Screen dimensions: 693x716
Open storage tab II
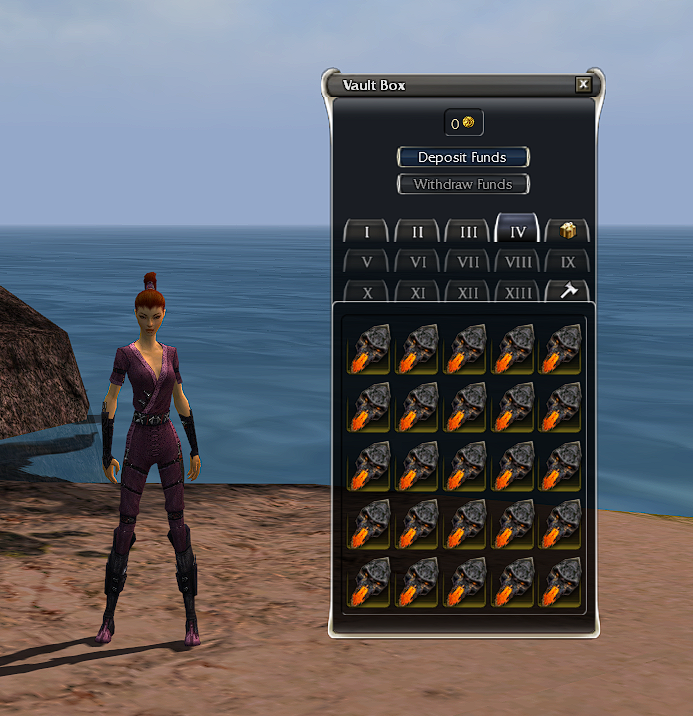click(418, 232)
